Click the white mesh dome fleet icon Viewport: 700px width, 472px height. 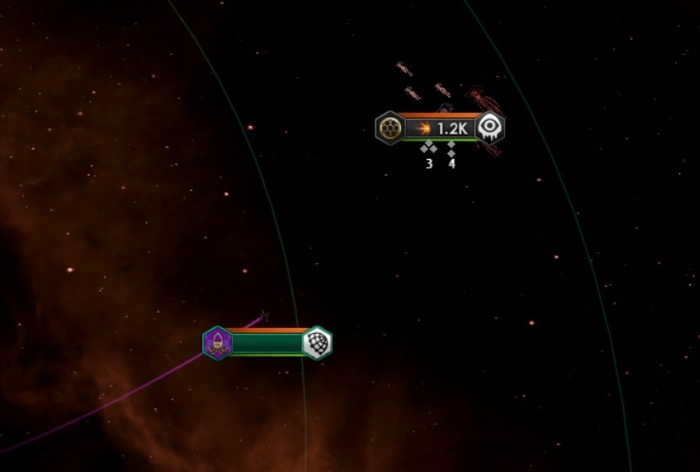[317, 343]
